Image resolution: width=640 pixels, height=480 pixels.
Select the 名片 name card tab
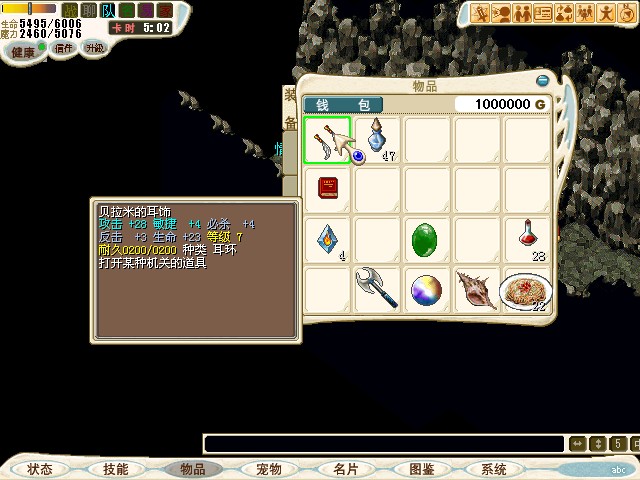pos(345,469)
